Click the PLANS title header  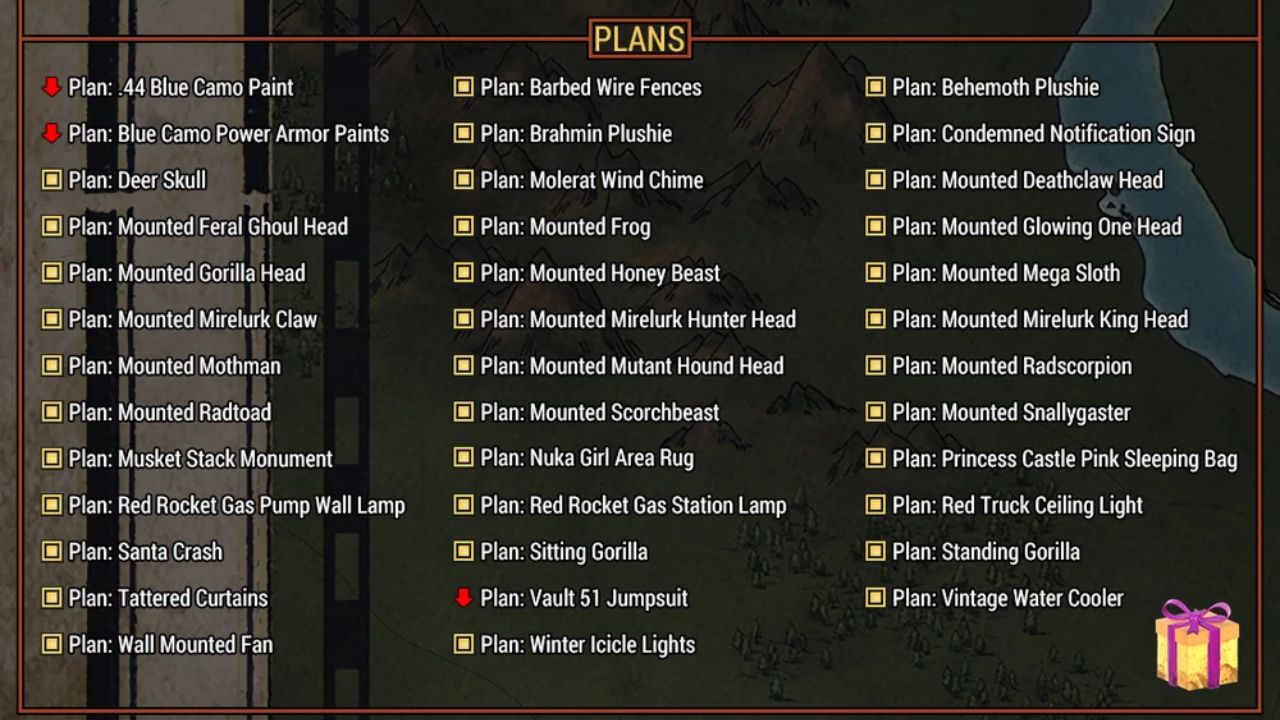click(639, 39)
